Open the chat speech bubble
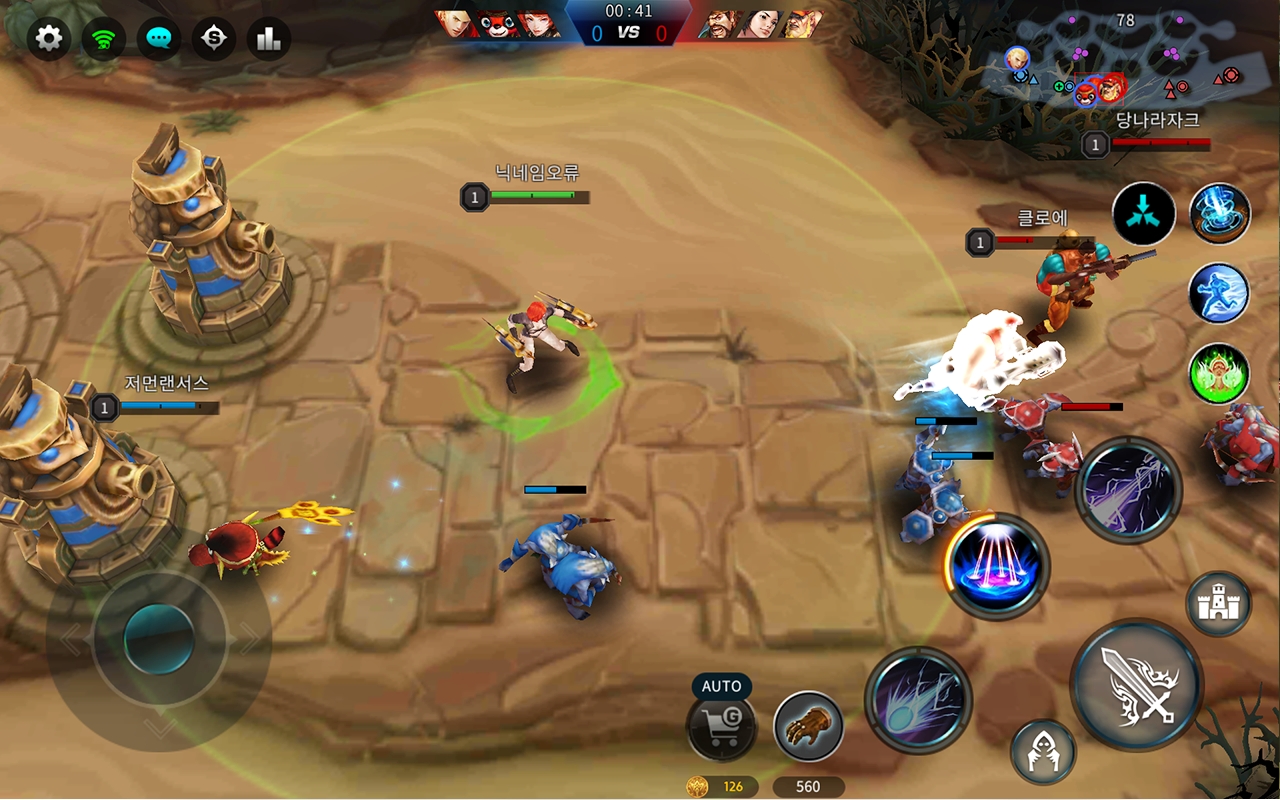The image size is (1280, 800). [159, 39]
